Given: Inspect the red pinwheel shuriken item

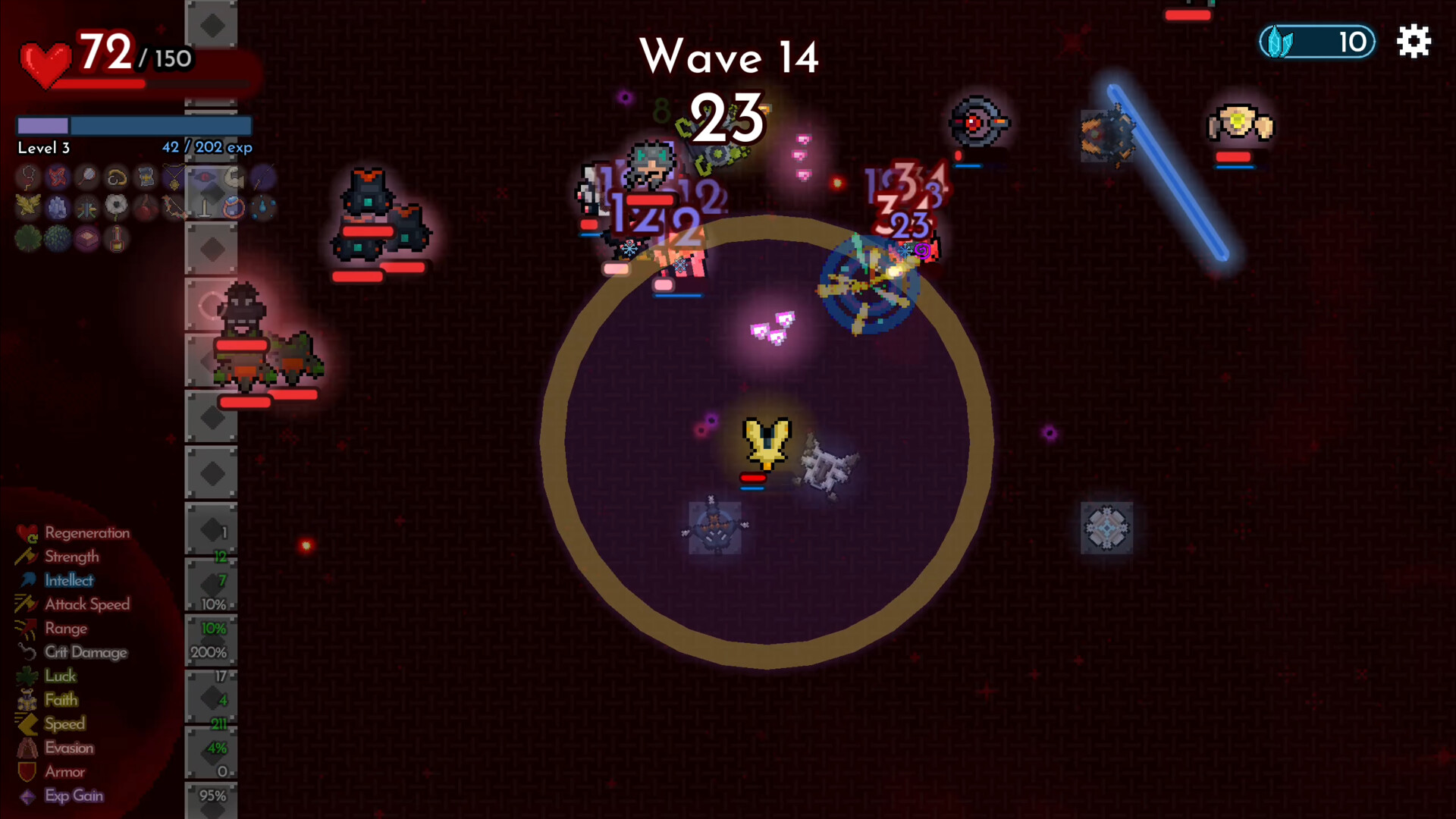Looking at the screenshot, I should (x=58, y=177).
